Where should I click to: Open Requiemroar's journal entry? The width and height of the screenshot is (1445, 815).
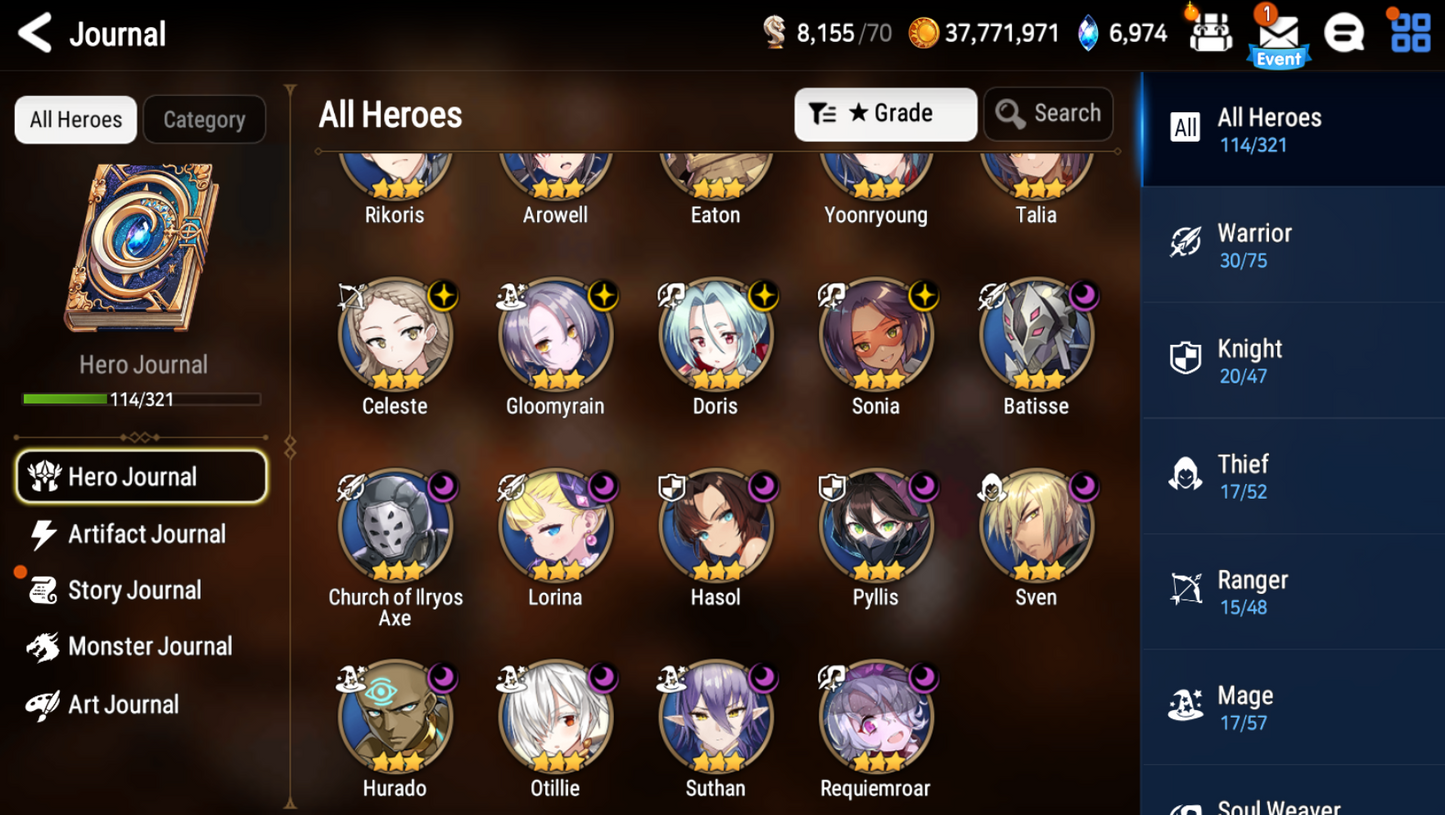[875, 718]
